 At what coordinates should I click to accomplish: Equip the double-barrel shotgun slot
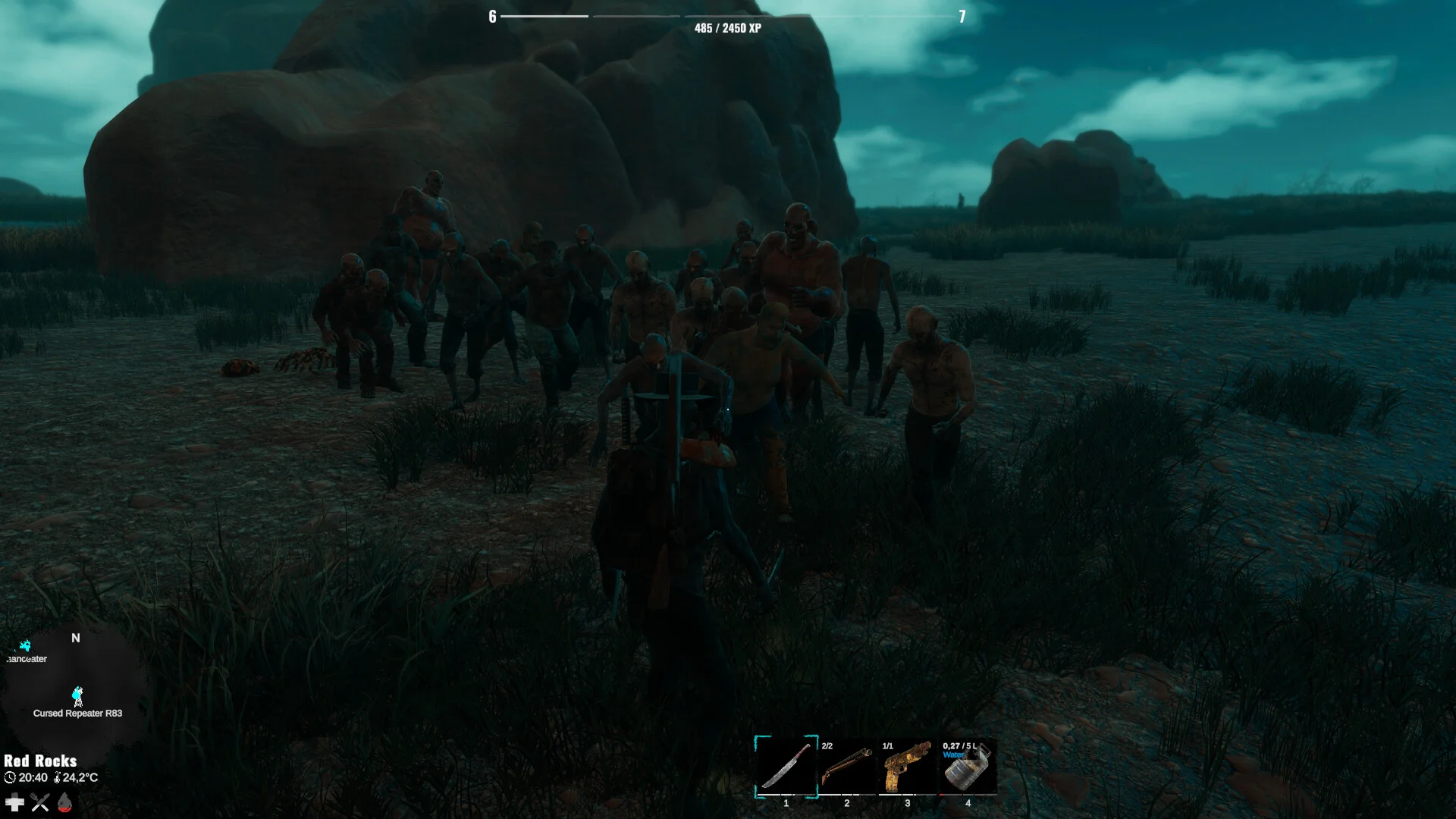[846, 767]
